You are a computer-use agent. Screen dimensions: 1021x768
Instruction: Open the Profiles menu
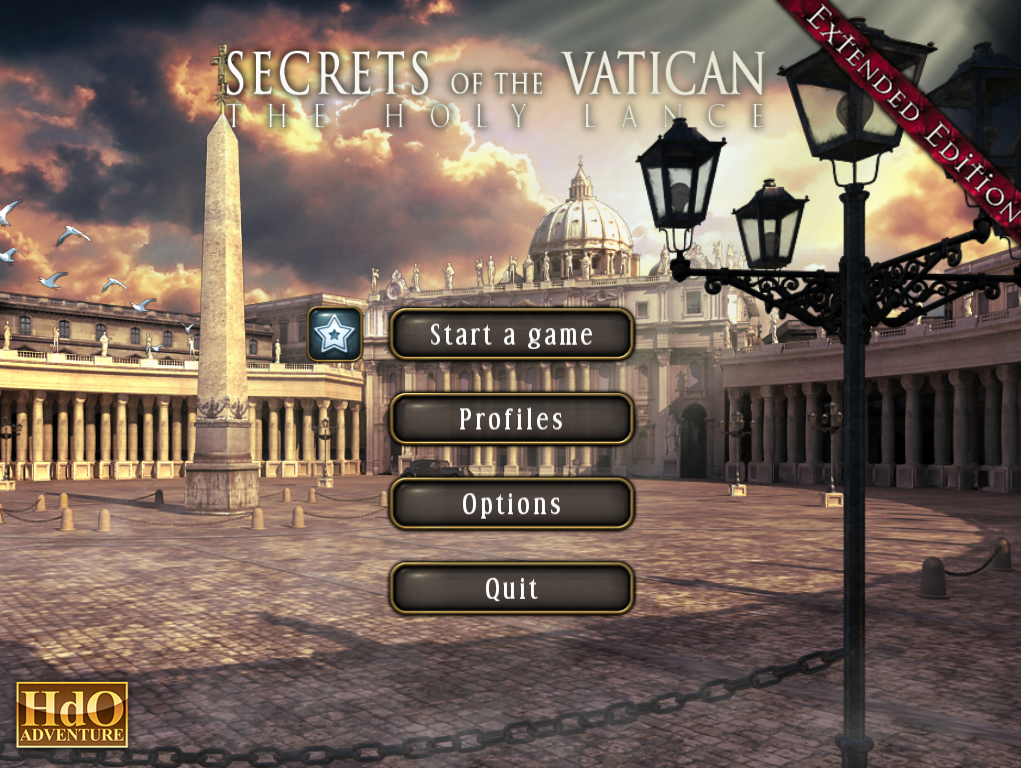tap(511, 419)
